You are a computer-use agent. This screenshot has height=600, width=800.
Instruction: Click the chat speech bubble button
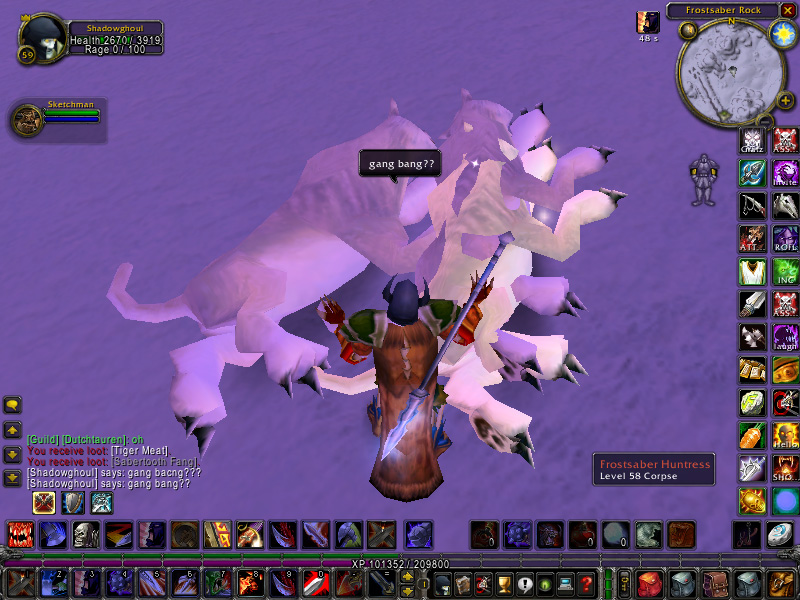(13, 405)
